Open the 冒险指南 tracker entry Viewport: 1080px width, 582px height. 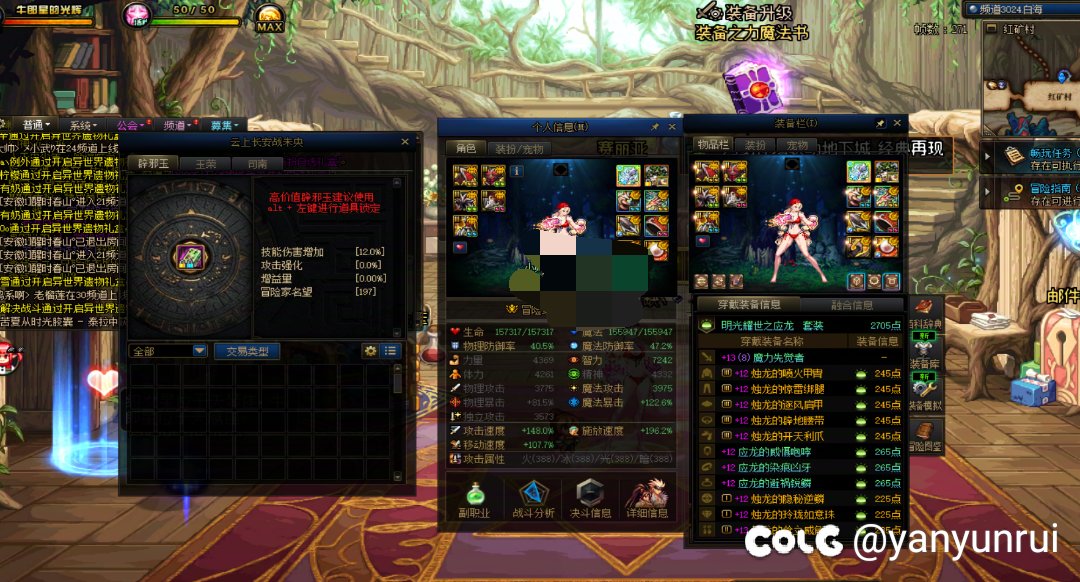[x=1030, y=193]
